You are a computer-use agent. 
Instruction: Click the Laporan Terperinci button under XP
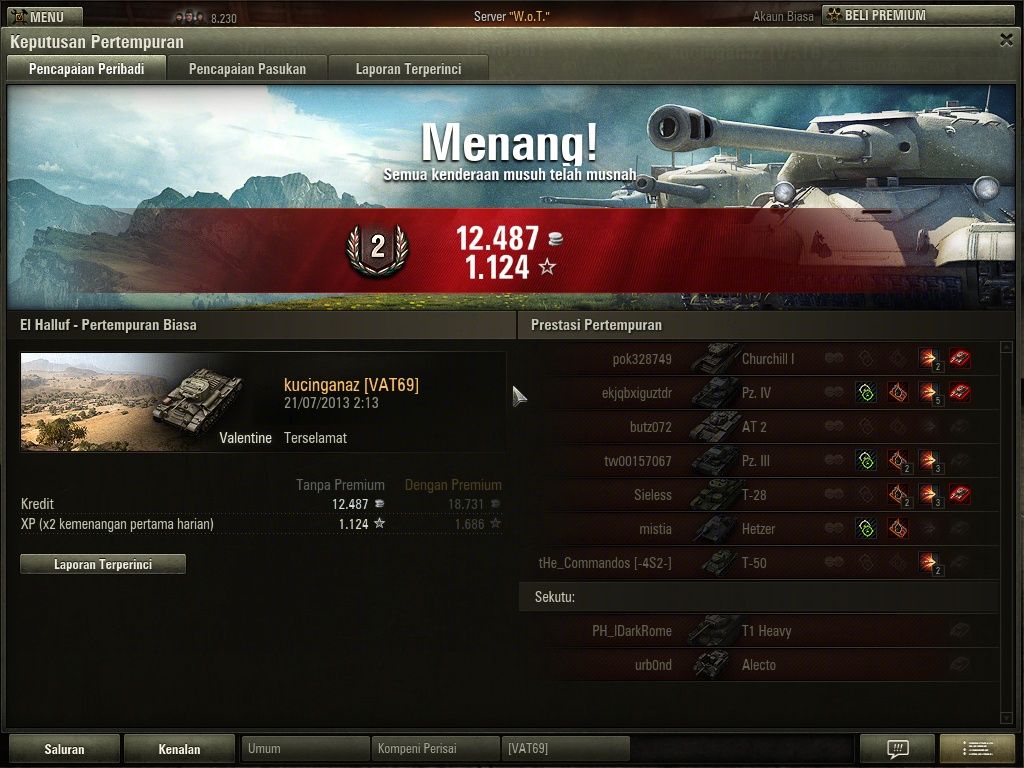point(103,564)
